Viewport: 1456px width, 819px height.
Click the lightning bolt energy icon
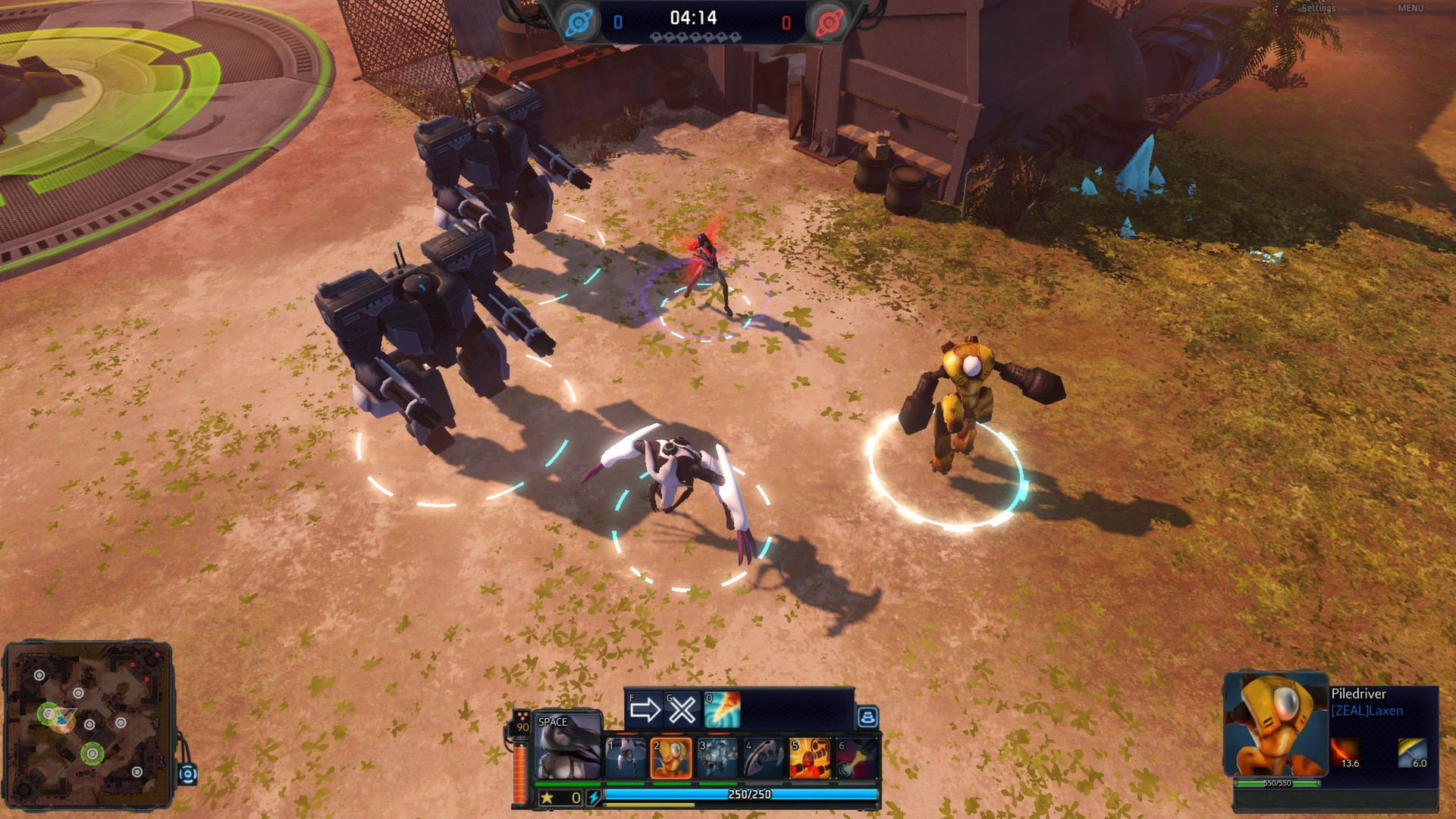click(594, 798)
